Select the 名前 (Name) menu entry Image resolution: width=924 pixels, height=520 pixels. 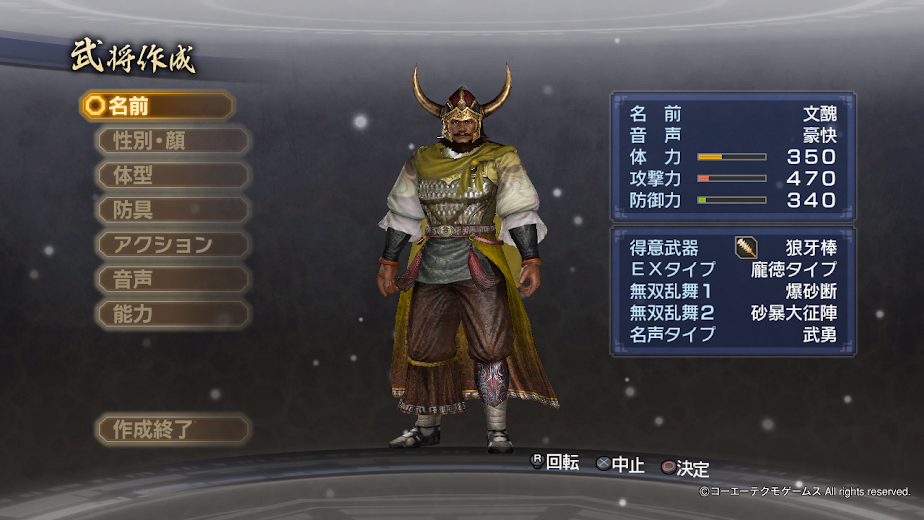tap(157, 106)
